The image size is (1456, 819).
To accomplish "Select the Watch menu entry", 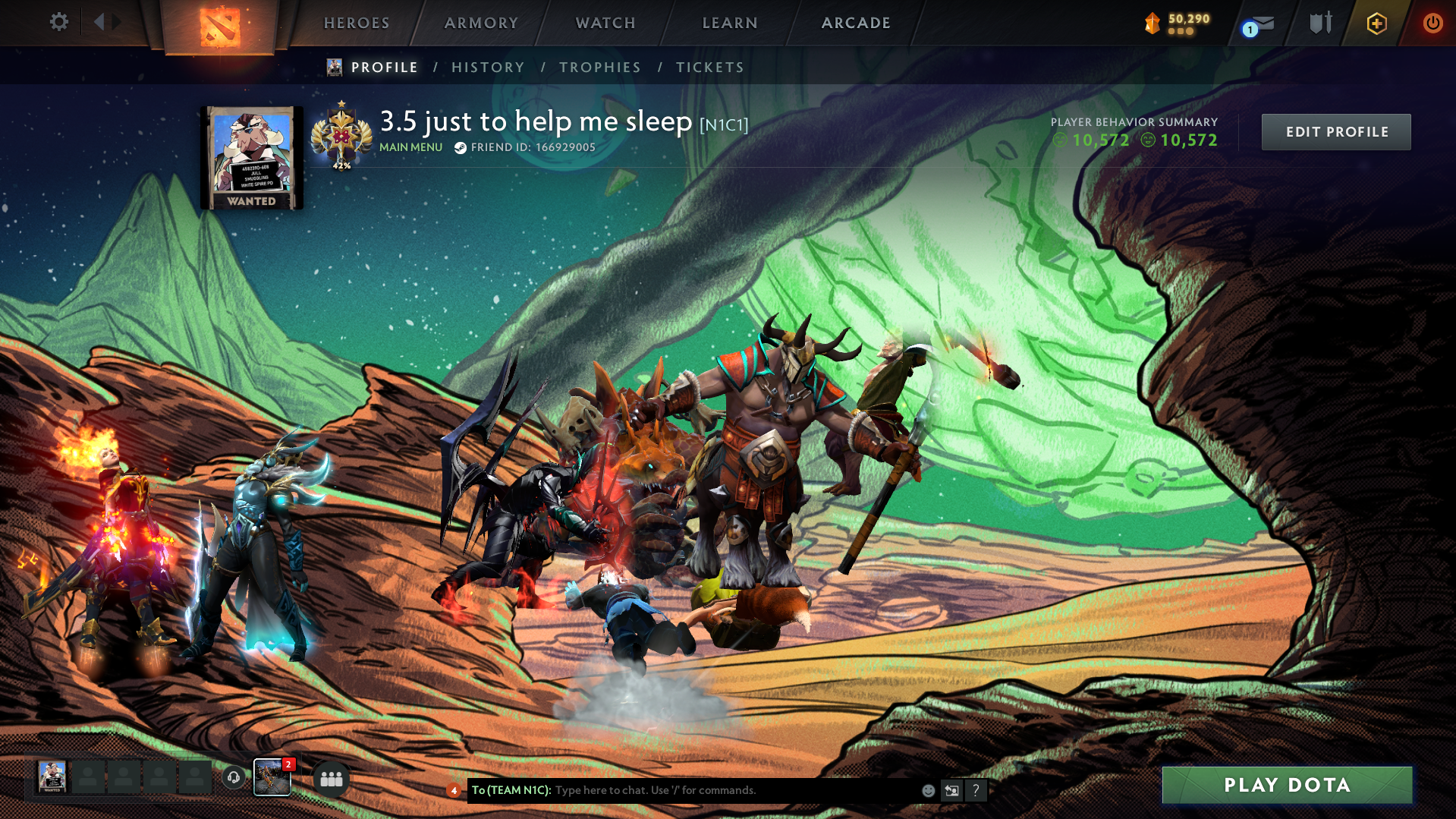I will tap(605, 23).
